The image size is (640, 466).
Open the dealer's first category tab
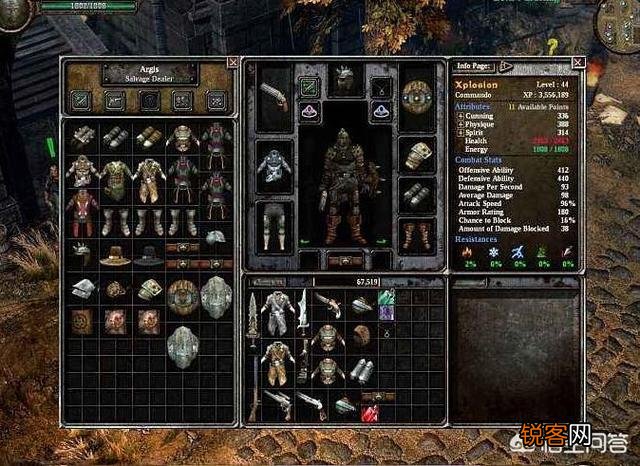tap(81, 99)
